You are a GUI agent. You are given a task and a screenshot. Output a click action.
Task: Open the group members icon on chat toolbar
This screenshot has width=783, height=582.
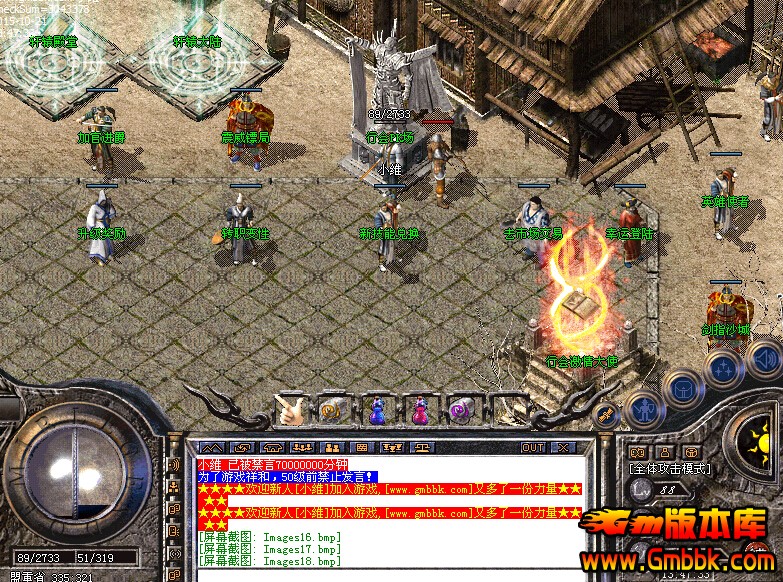click(x=303, y=447)
